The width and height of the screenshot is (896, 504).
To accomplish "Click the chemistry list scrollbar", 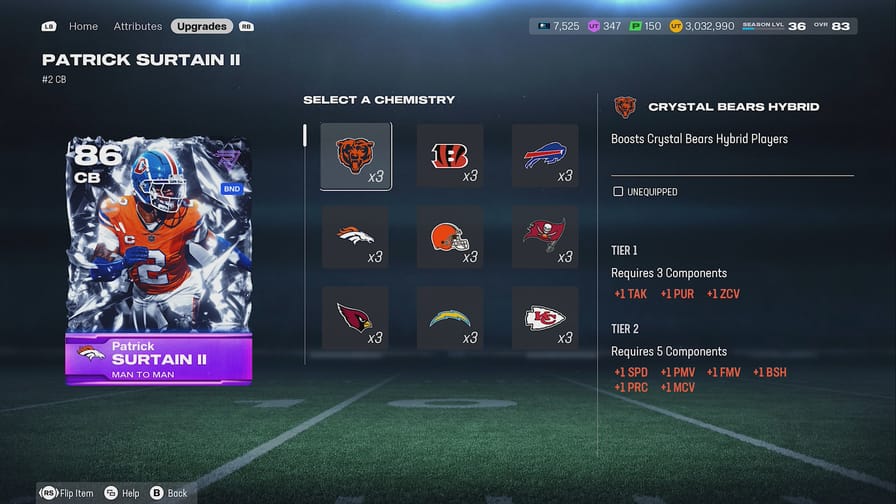I will 305,136.
